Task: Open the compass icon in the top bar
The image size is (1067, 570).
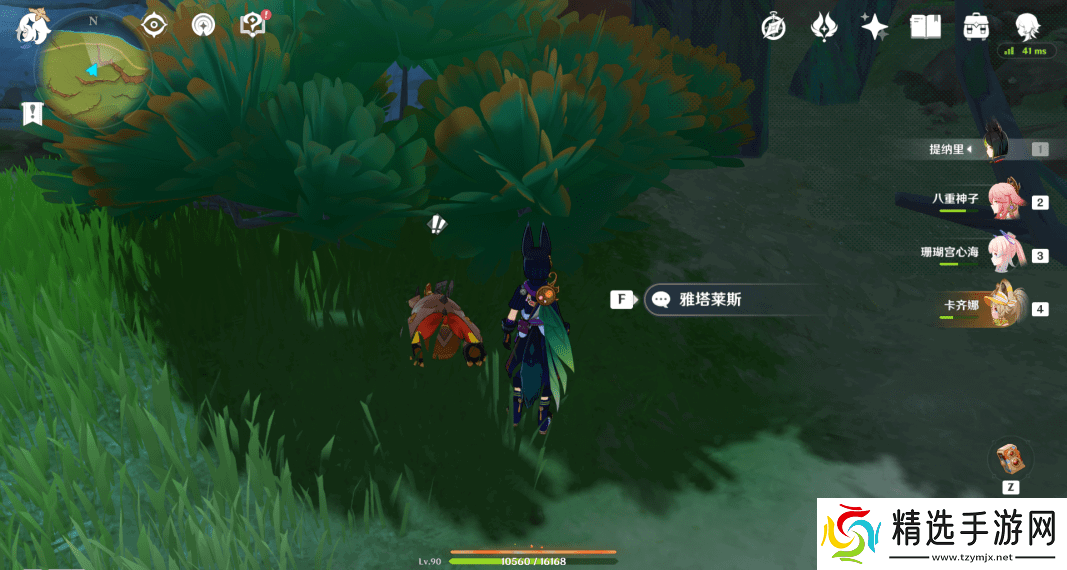Action: (773, 27)
